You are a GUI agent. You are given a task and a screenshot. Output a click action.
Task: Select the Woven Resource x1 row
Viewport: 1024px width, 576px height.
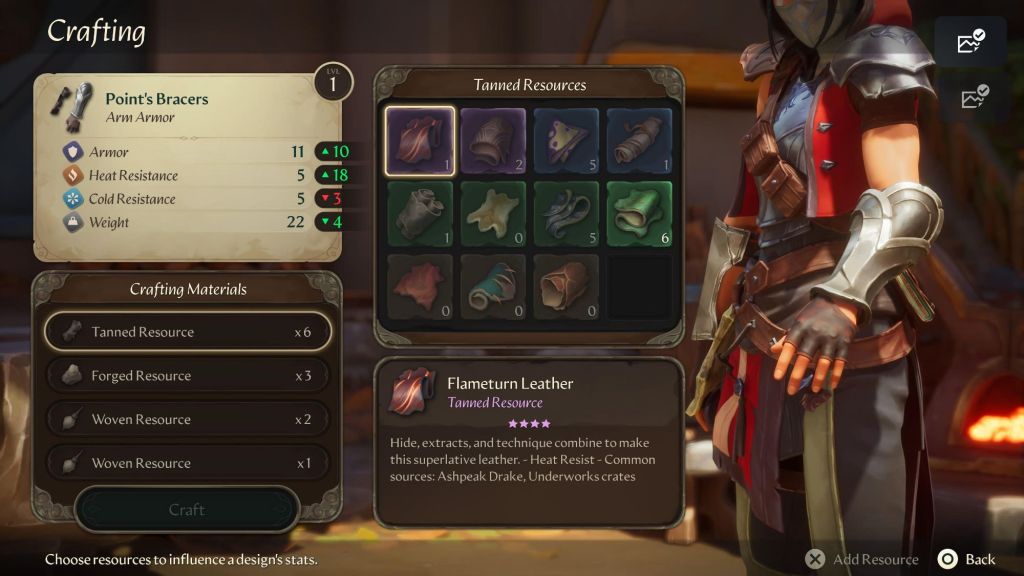[187, 463]
